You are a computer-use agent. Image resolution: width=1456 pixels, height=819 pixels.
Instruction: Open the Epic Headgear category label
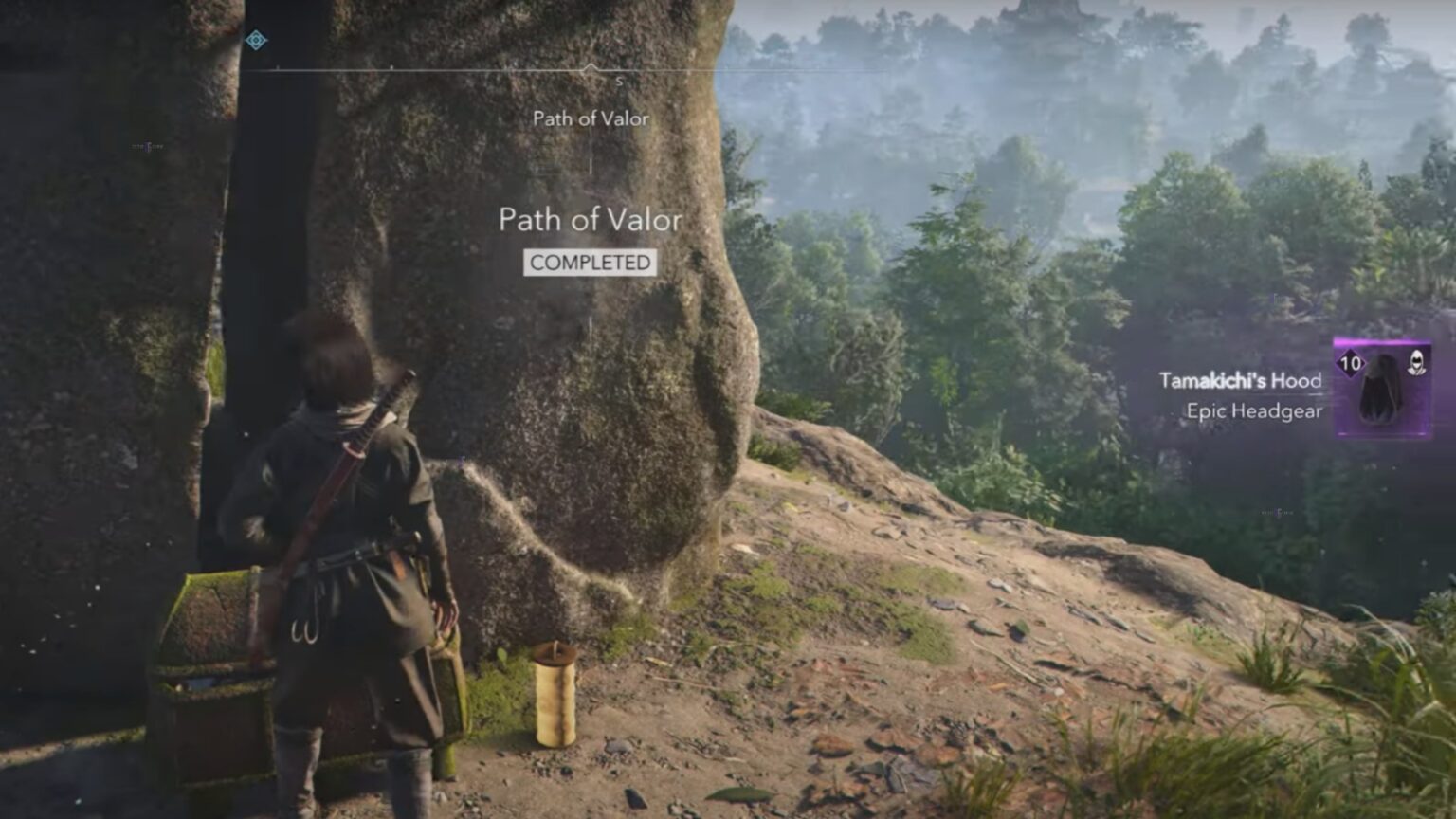(1255, 411)
